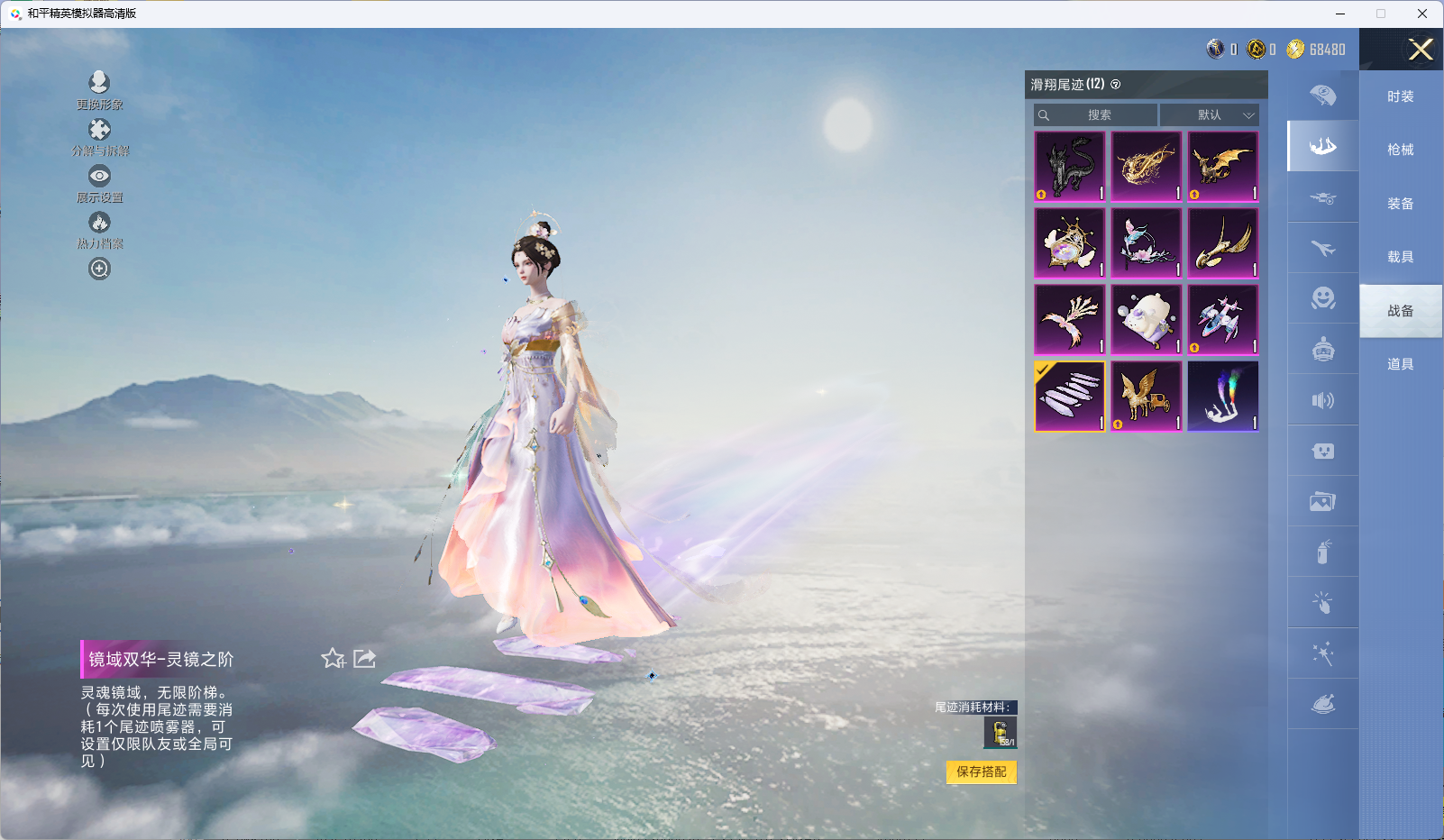Favorite the trail with the star icon
The image size is (1444, 840).
tap(334, 659)
